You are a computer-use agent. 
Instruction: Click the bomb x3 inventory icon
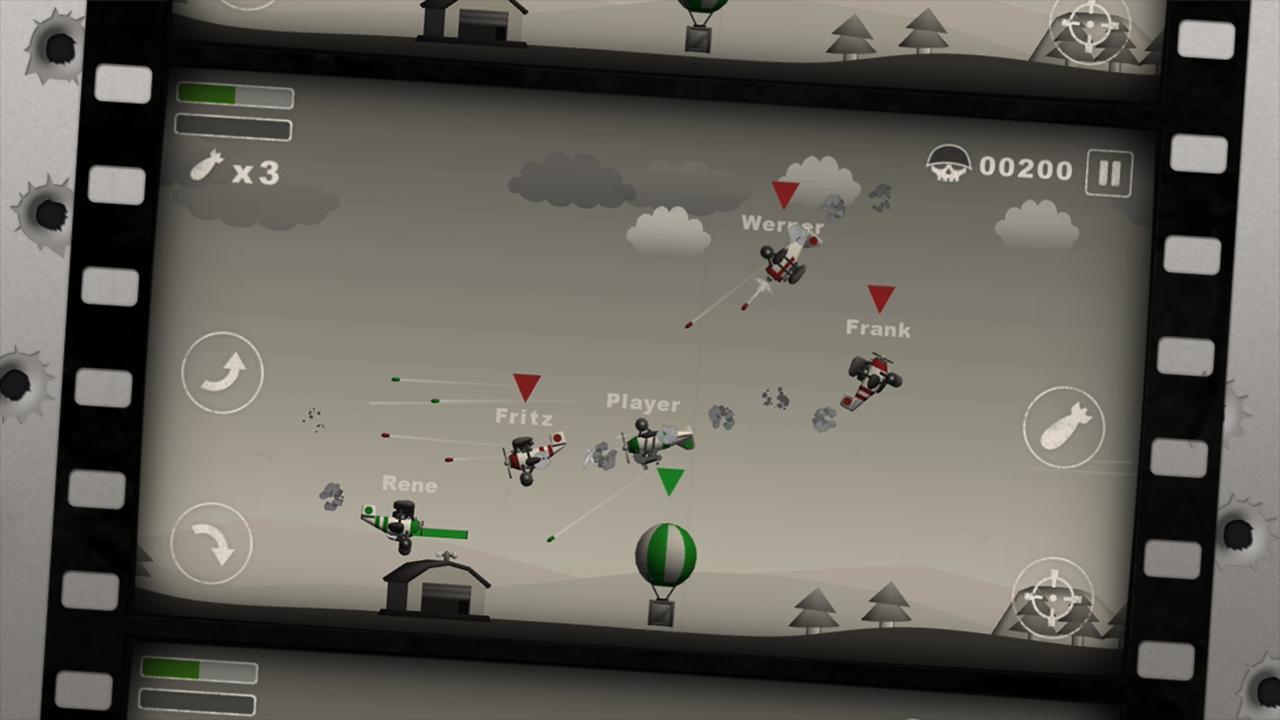click(207, 168)
